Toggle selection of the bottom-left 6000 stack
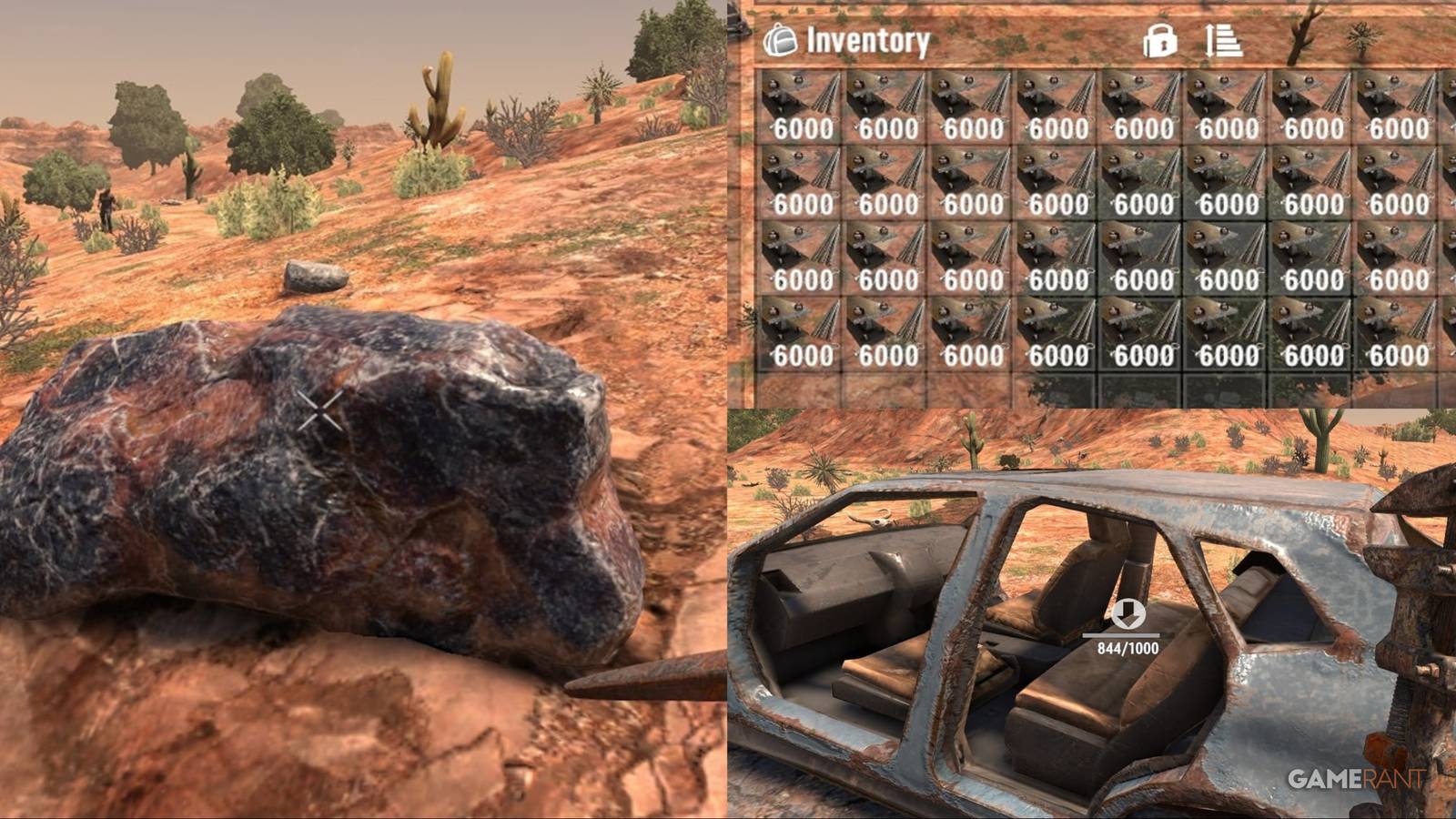This screenshot has width=1456, height=819. coord(799,332)
